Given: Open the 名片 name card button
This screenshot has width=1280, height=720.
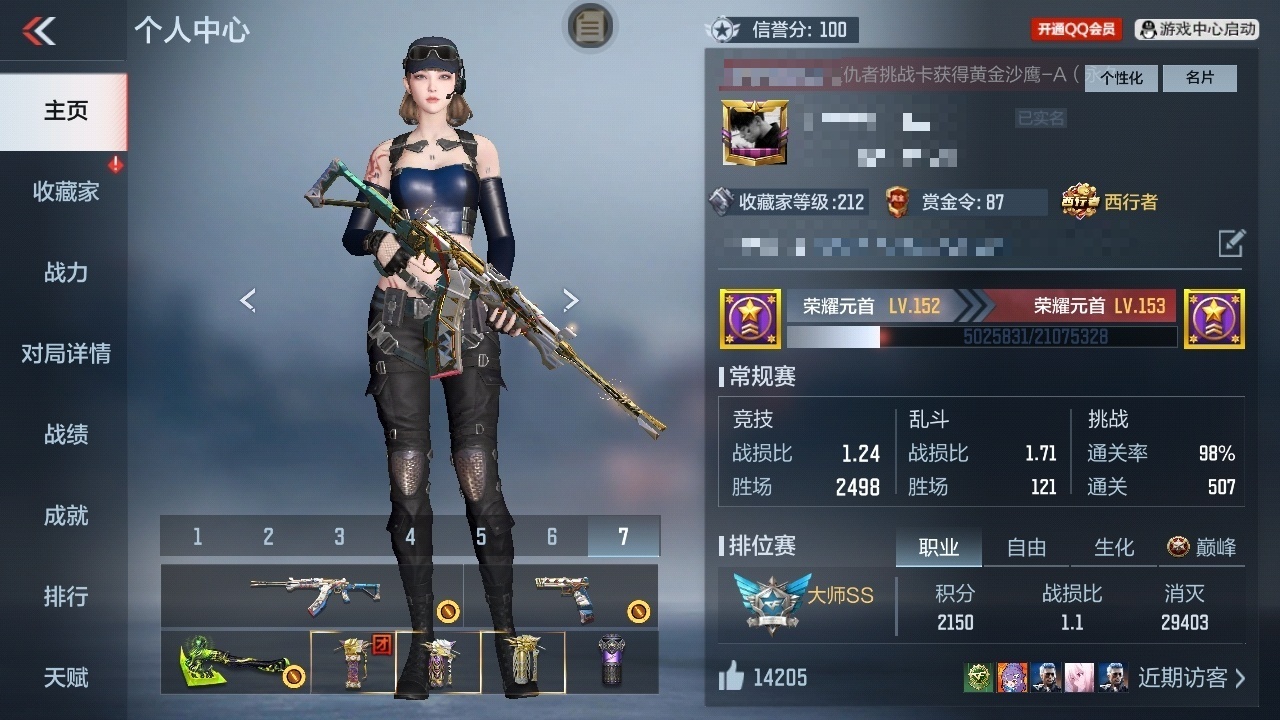Looking at the screenshot, I should pyautogui.click(x=1199, y=78).
